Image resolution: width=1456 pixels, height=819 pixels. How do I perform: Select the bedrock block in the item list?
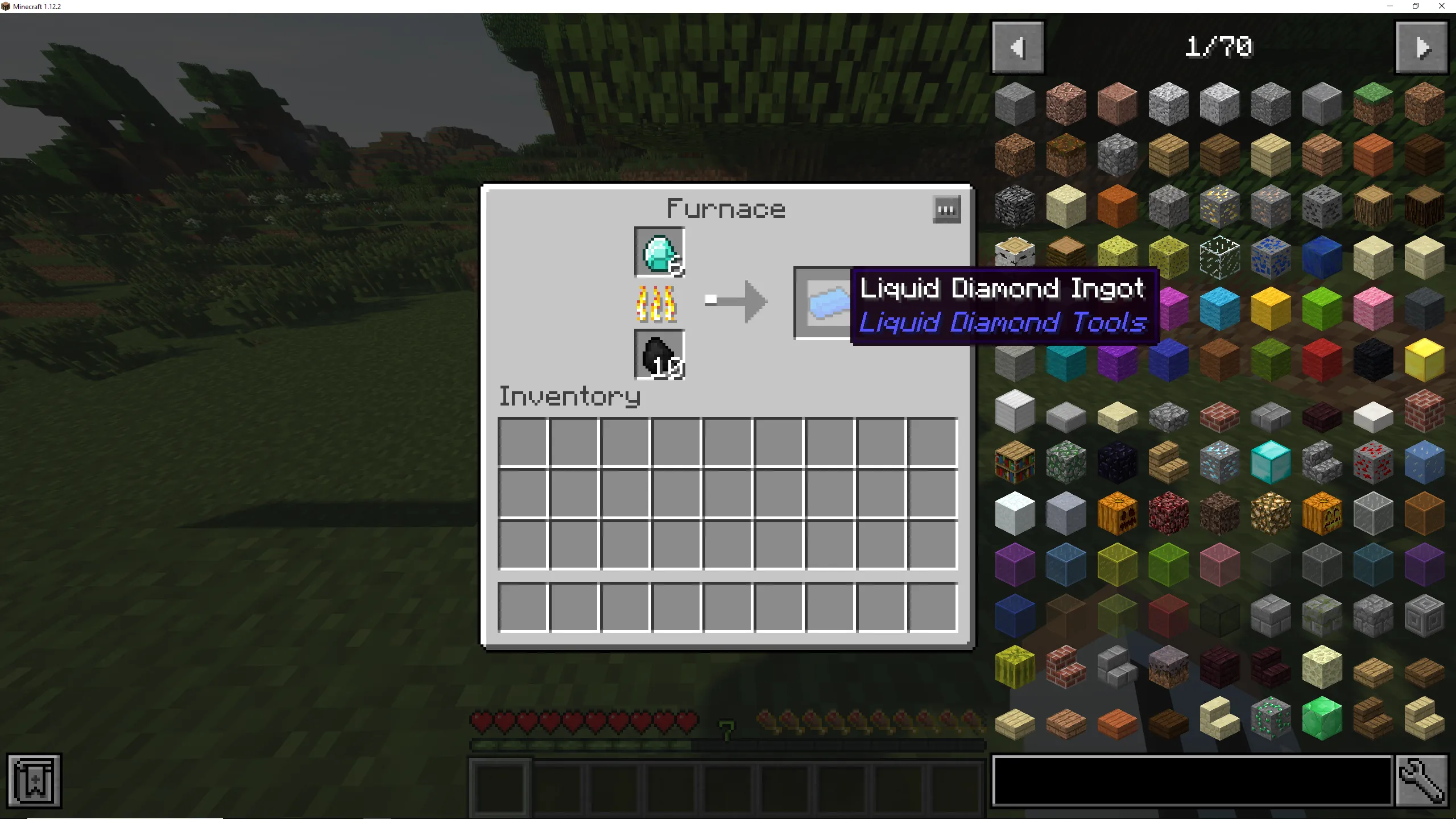click(1015, 206)
